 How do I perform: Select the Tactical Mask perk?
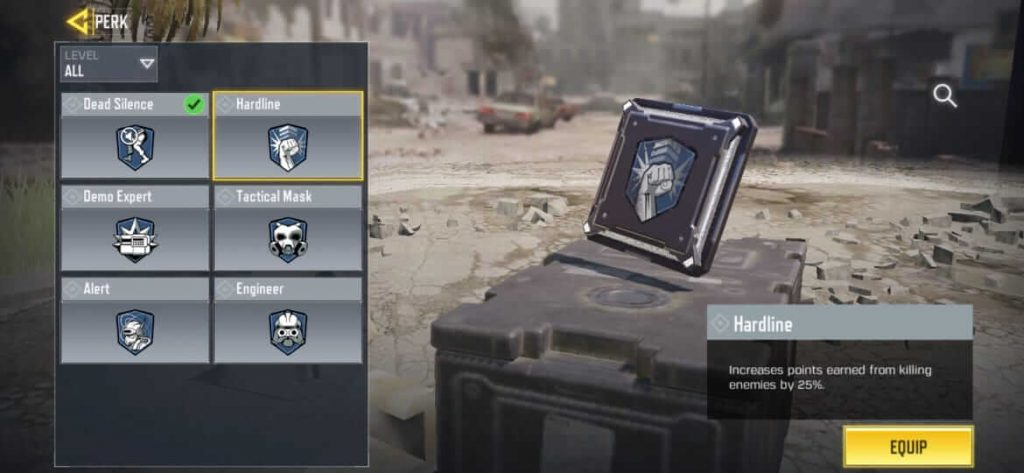(288, 229)
